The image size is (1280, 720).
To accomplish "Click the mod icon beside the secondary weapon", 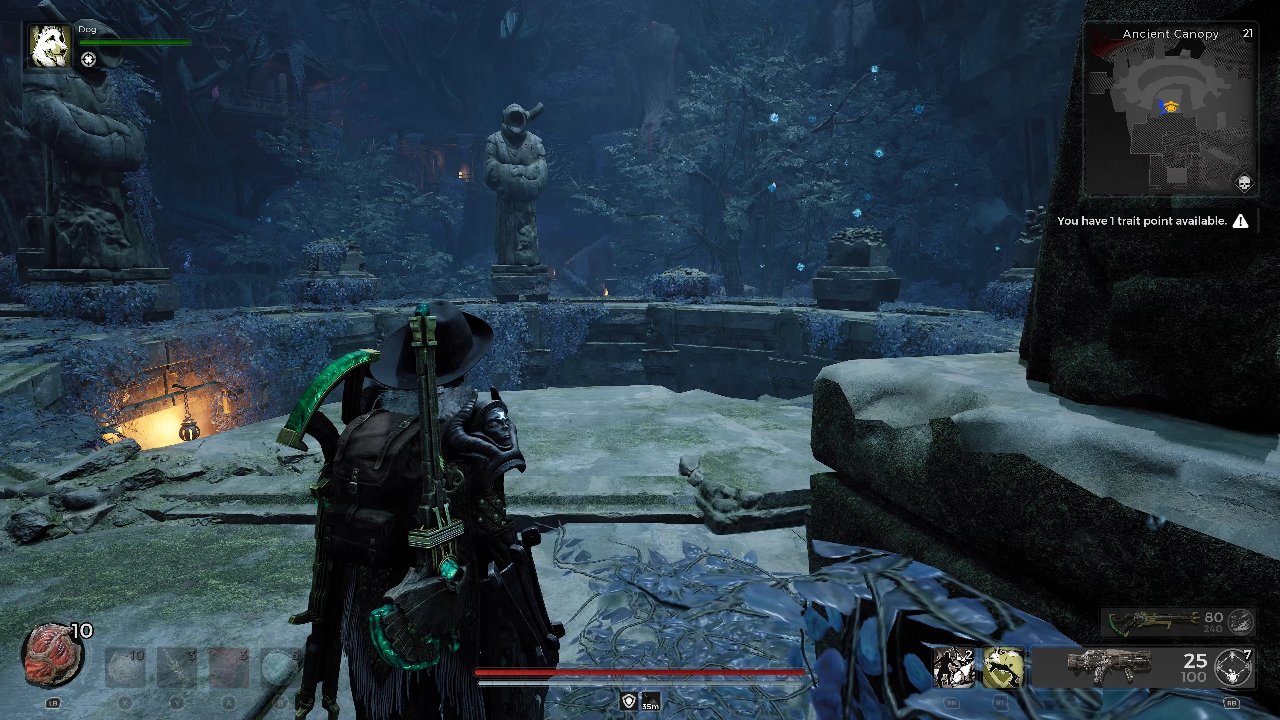I will [x=1240, y=621].
